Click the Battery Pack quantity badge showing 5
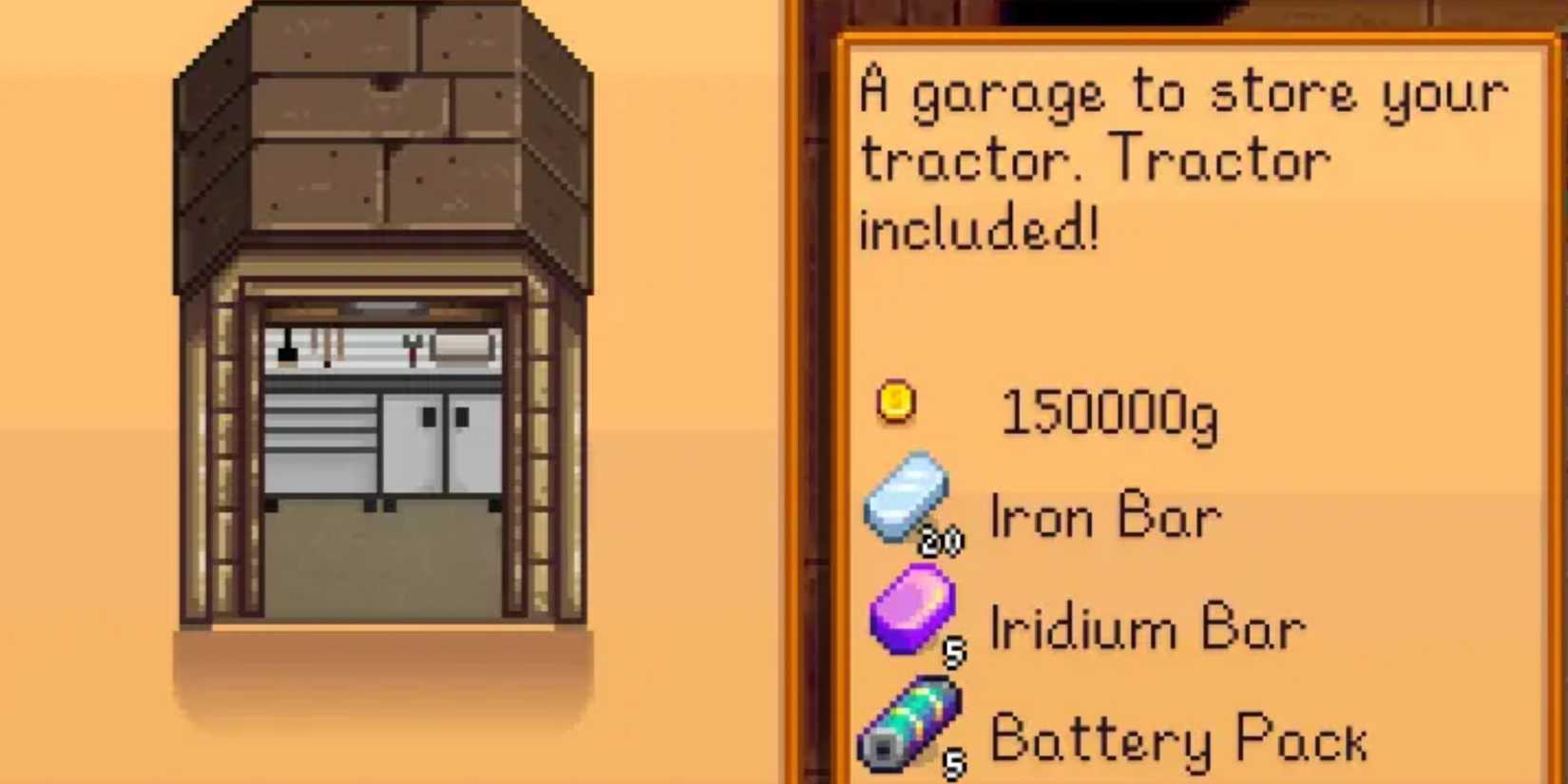This screenshot has width=1568, height=784. 951,760
